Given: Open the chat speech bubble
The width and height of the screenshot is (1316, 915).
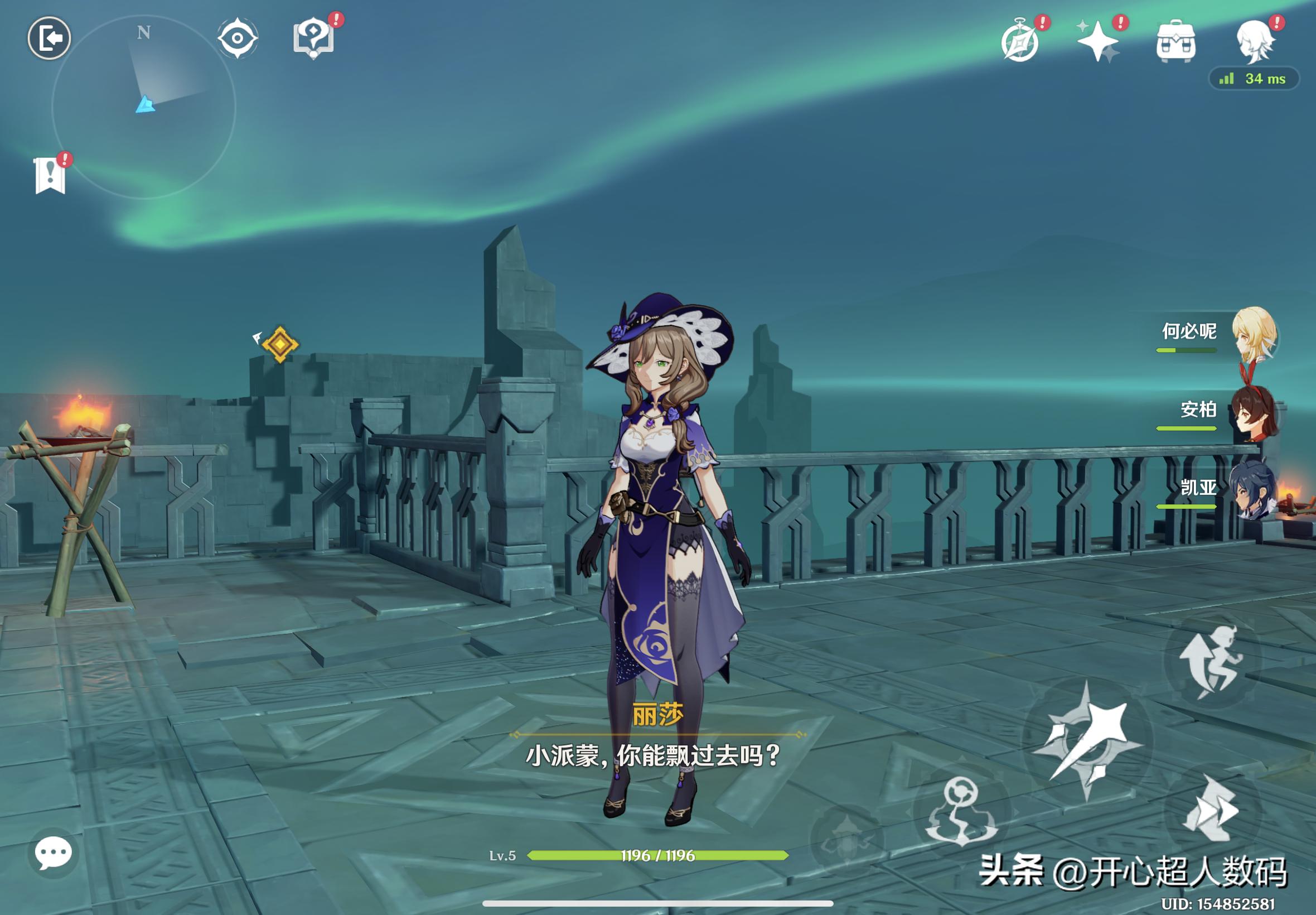Looking at the screenshot, I should point(54,853).
